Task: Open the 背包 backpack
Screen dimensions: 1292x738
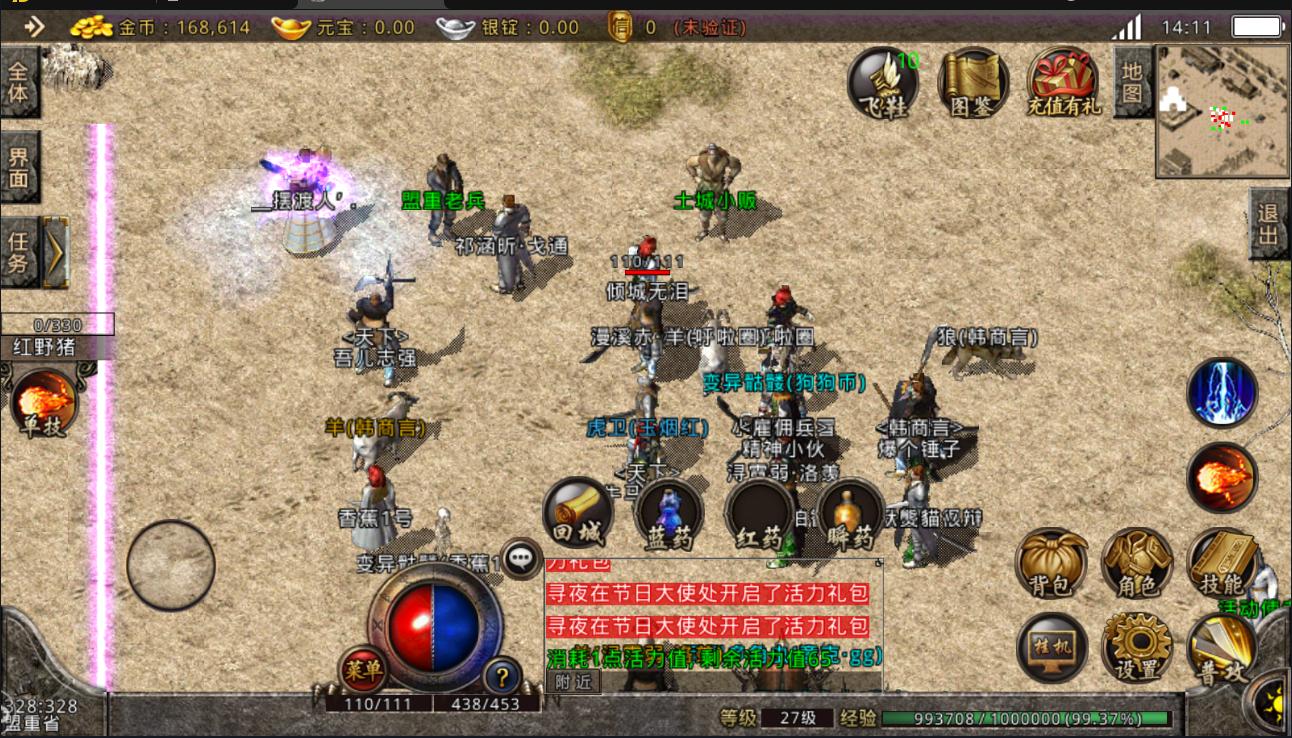Action: click(1050, 563)
